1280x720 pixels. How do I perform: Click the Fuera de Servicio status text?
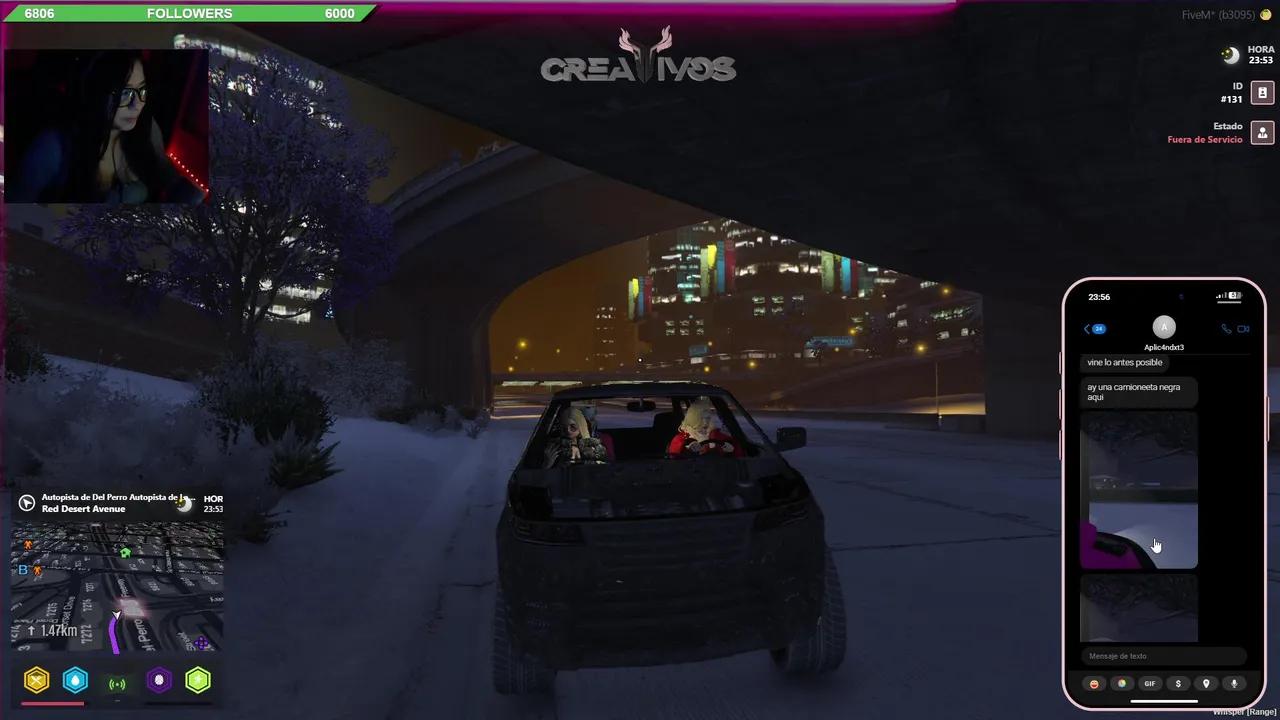pos(1204,139)
